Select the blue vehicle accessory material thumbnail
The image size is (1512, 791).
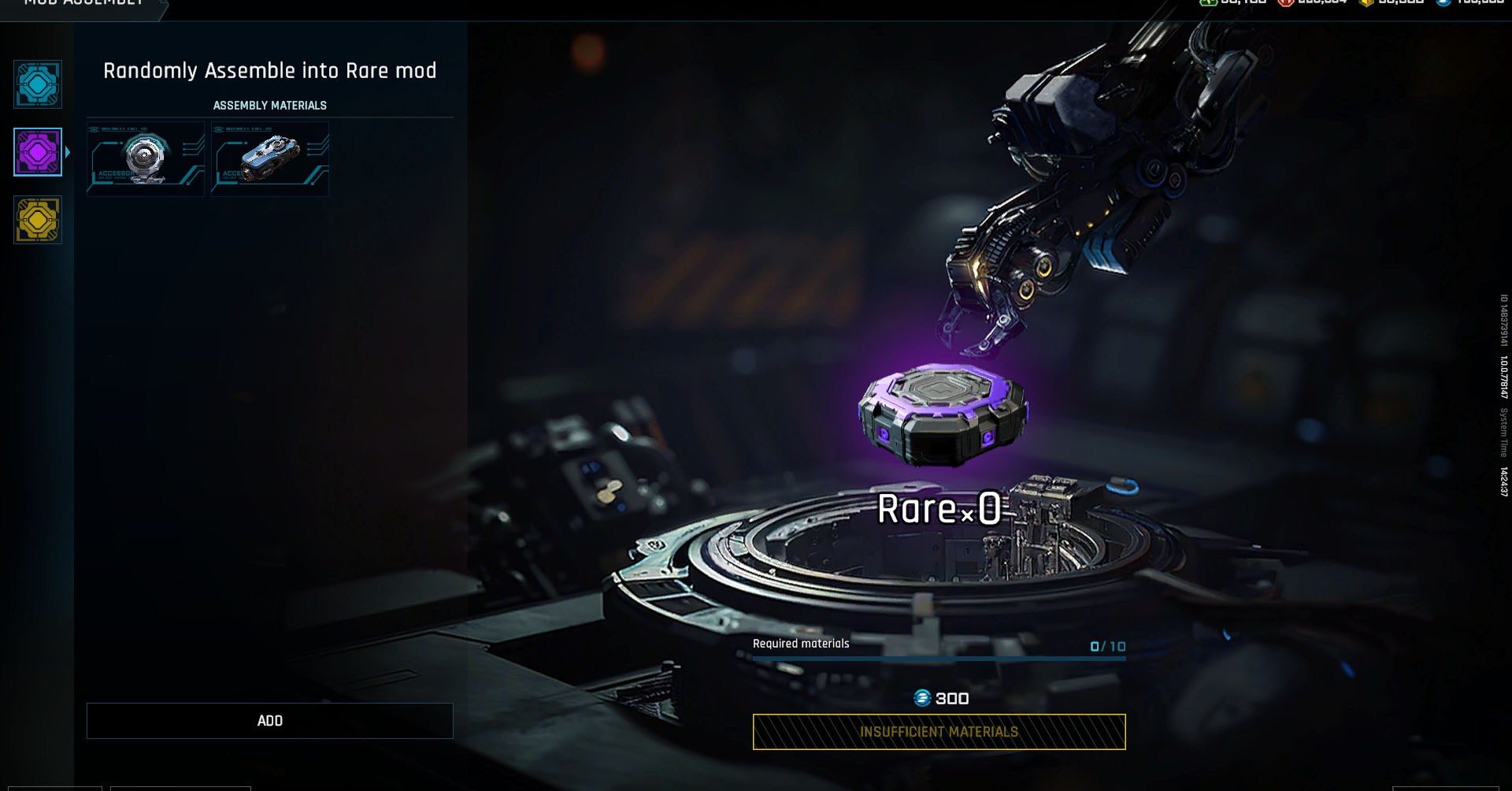point(269,158)
